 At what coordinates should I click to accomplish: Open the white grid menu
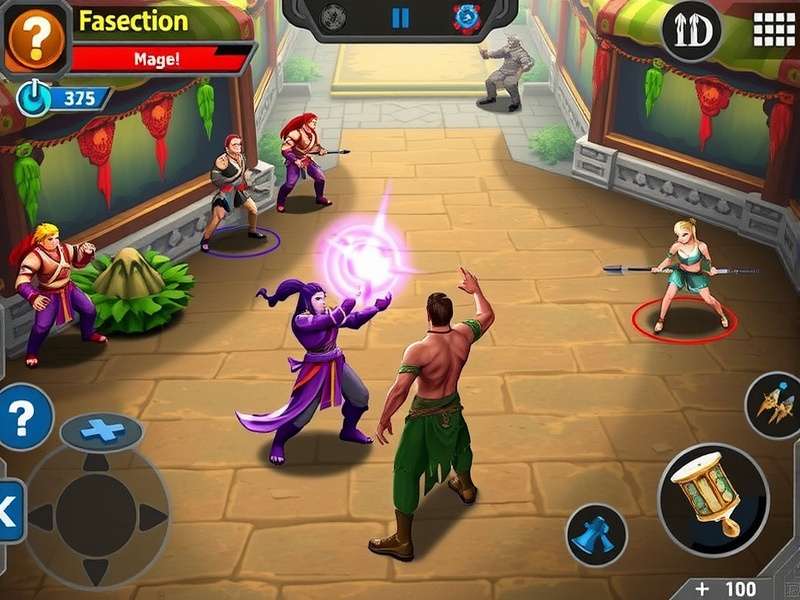coord(773,29)
